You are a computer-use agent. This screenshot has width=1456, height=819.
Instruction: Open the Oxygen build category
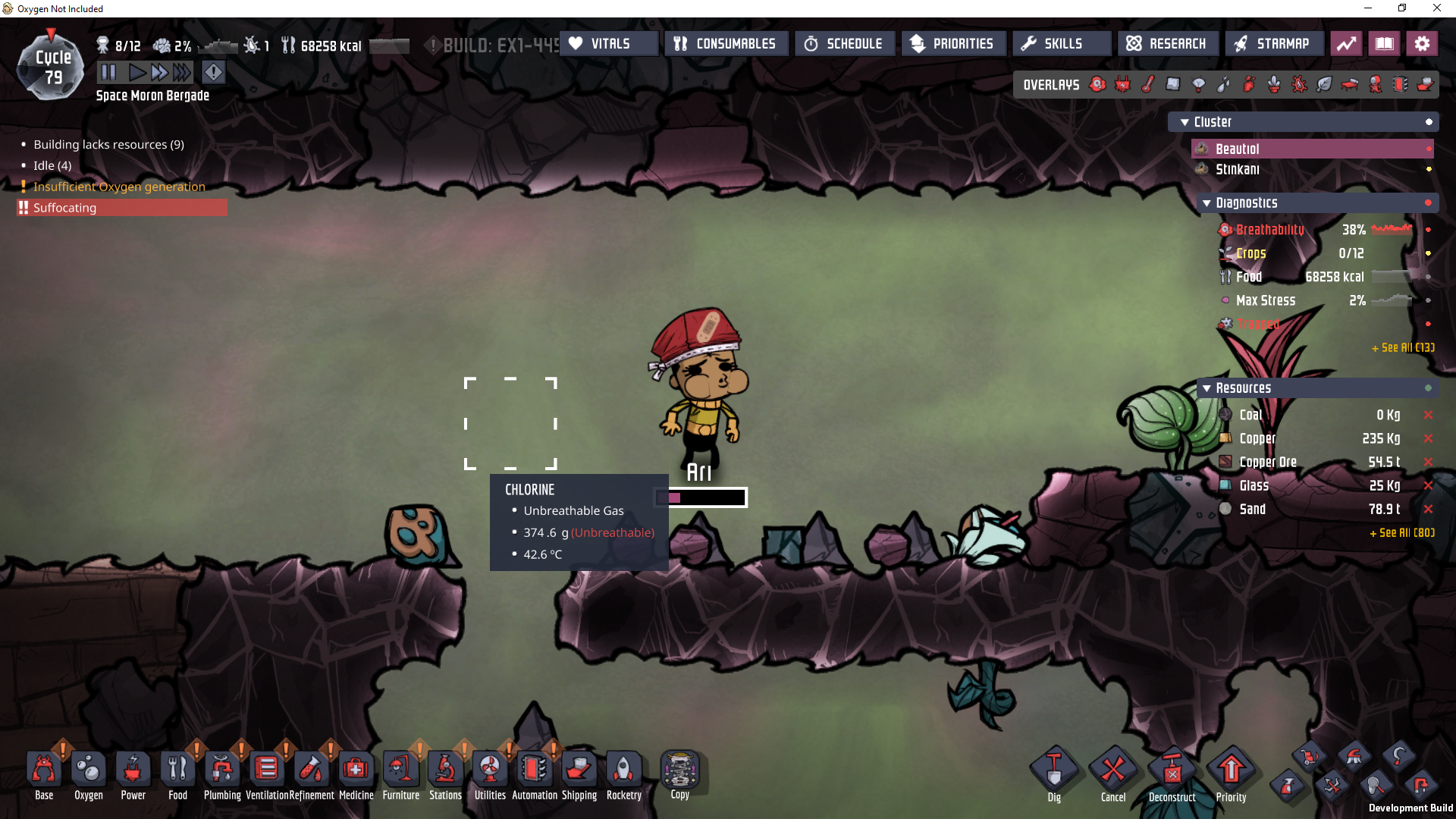pos(89,773)
